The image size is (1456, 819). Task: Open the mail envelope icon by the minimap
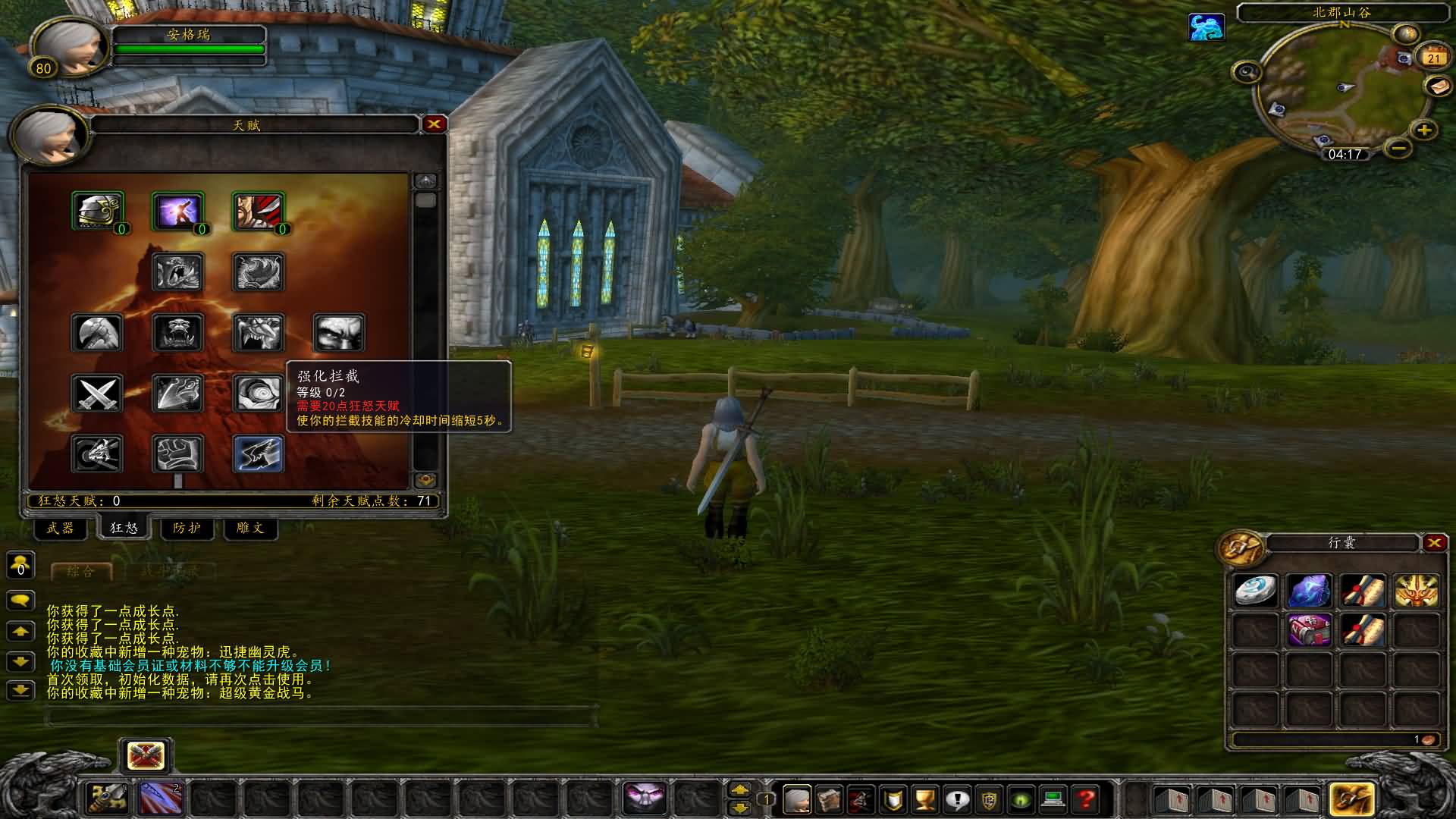click(x=1438, y=87)
